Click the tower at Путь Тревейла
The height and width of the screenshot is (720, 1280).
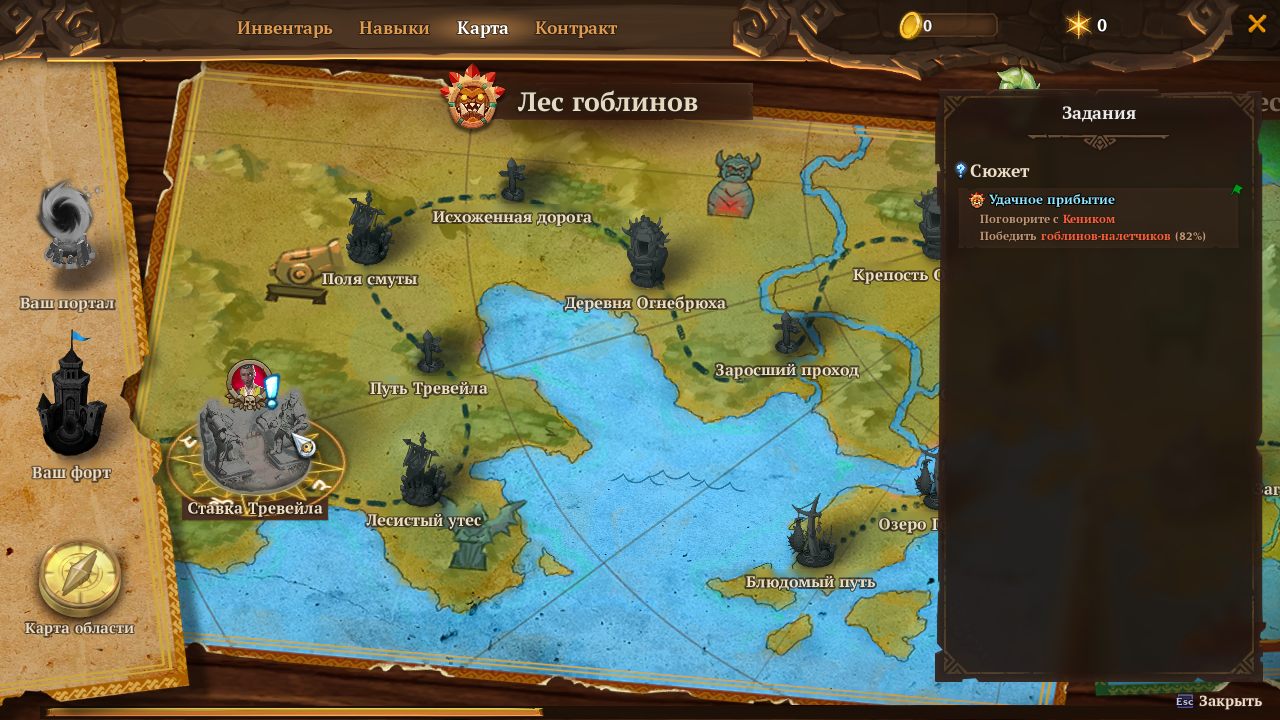[x=430, y=350]
